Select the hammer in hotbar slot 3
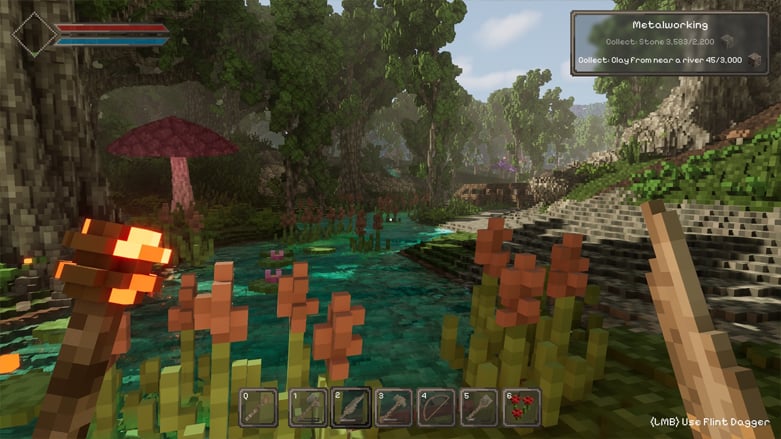This screenshot has width=781, height=439. [x=393, y=408]
